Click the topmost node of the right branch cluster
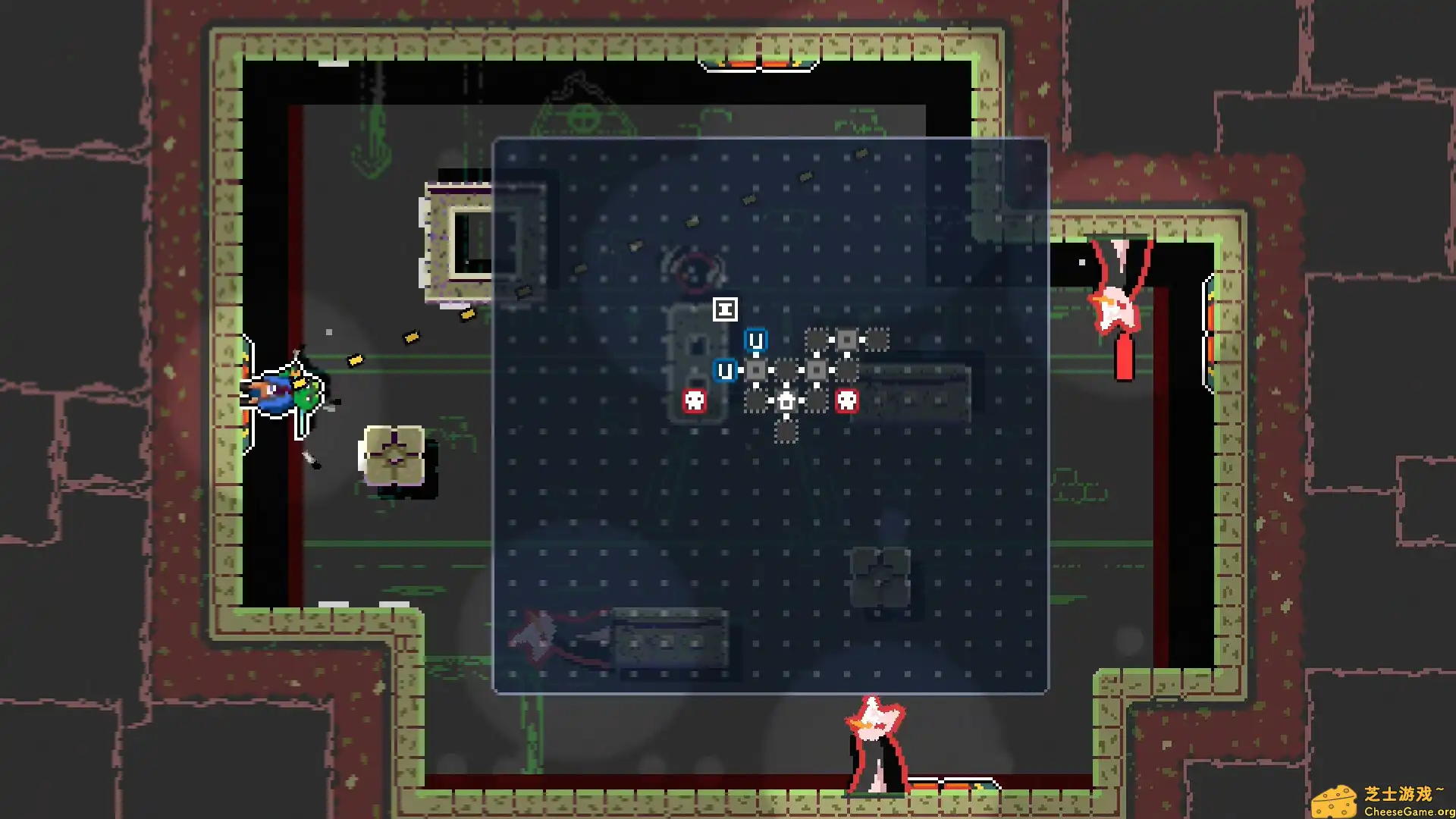 coord(816,339)
